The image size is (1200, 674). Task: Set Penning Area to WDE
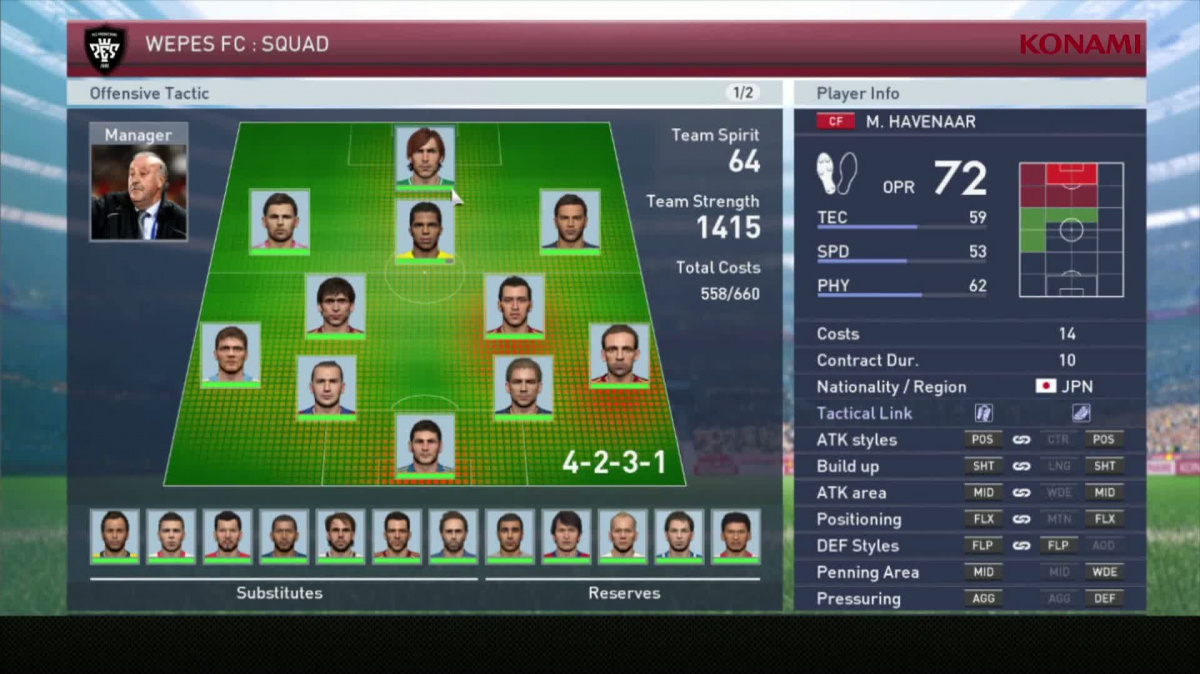pos(1106,572)
